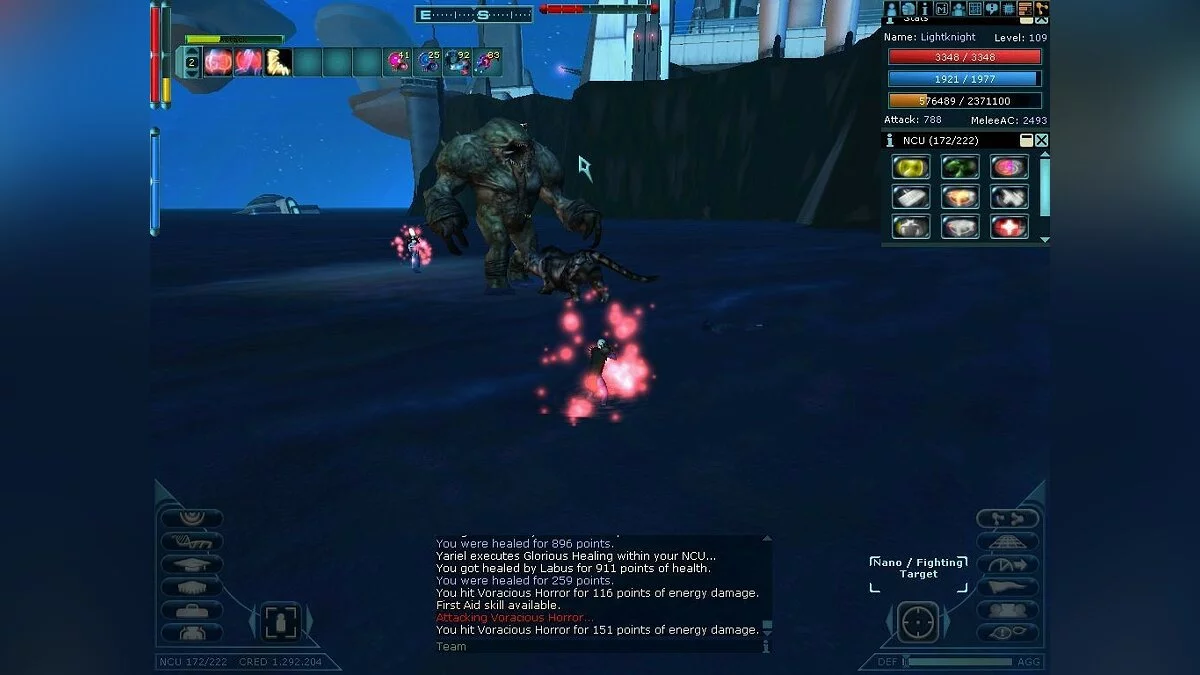This screenshot has width=1200, height=675.
Task: Close the NCU window
Action: click(x=1042, y=141)
